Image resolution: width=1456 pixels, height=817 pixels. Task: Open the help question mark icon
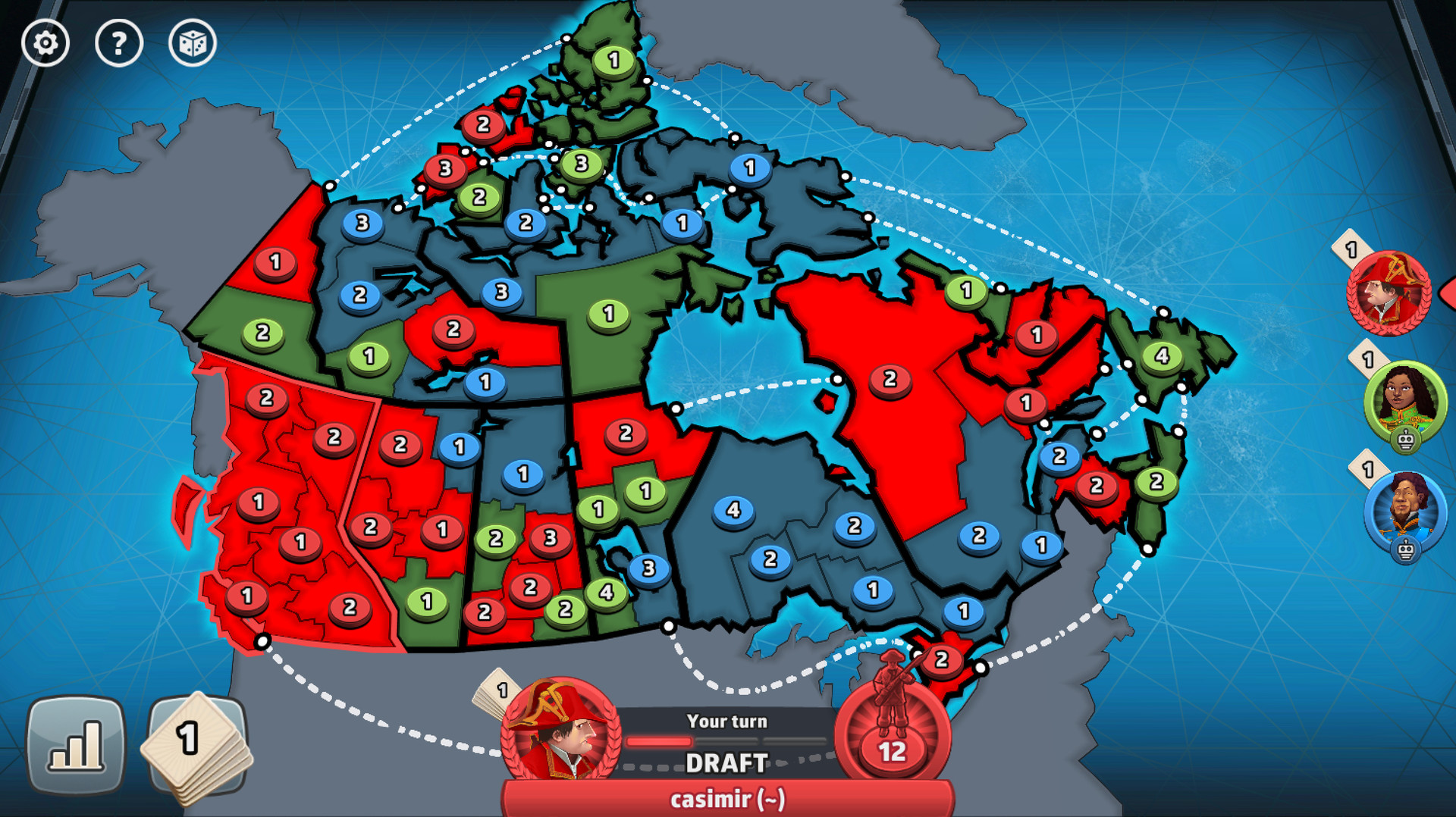pos(118,43)
